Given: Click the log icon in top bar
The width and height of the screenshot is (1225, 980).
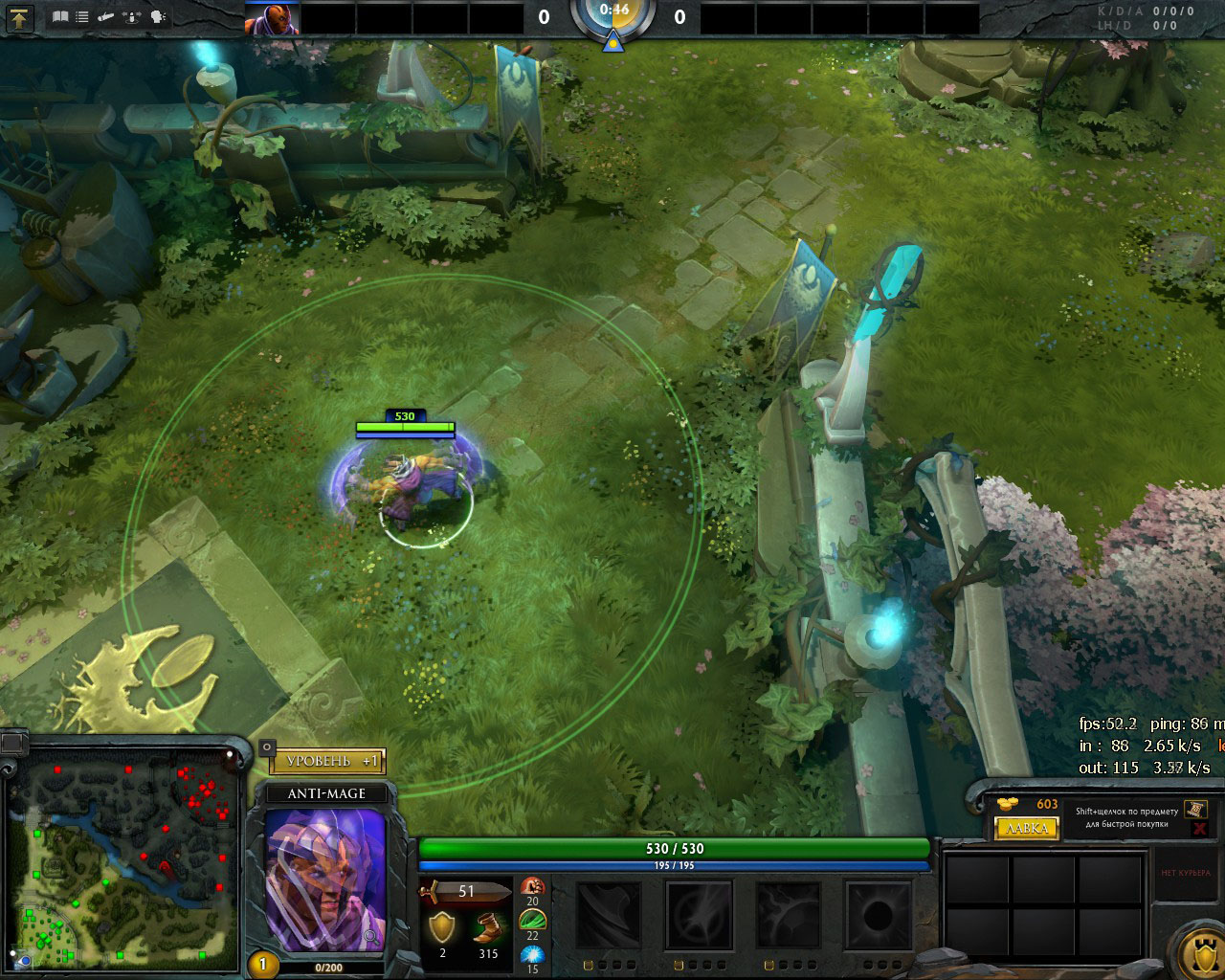Looking at the screenshot, I should 107,16.
